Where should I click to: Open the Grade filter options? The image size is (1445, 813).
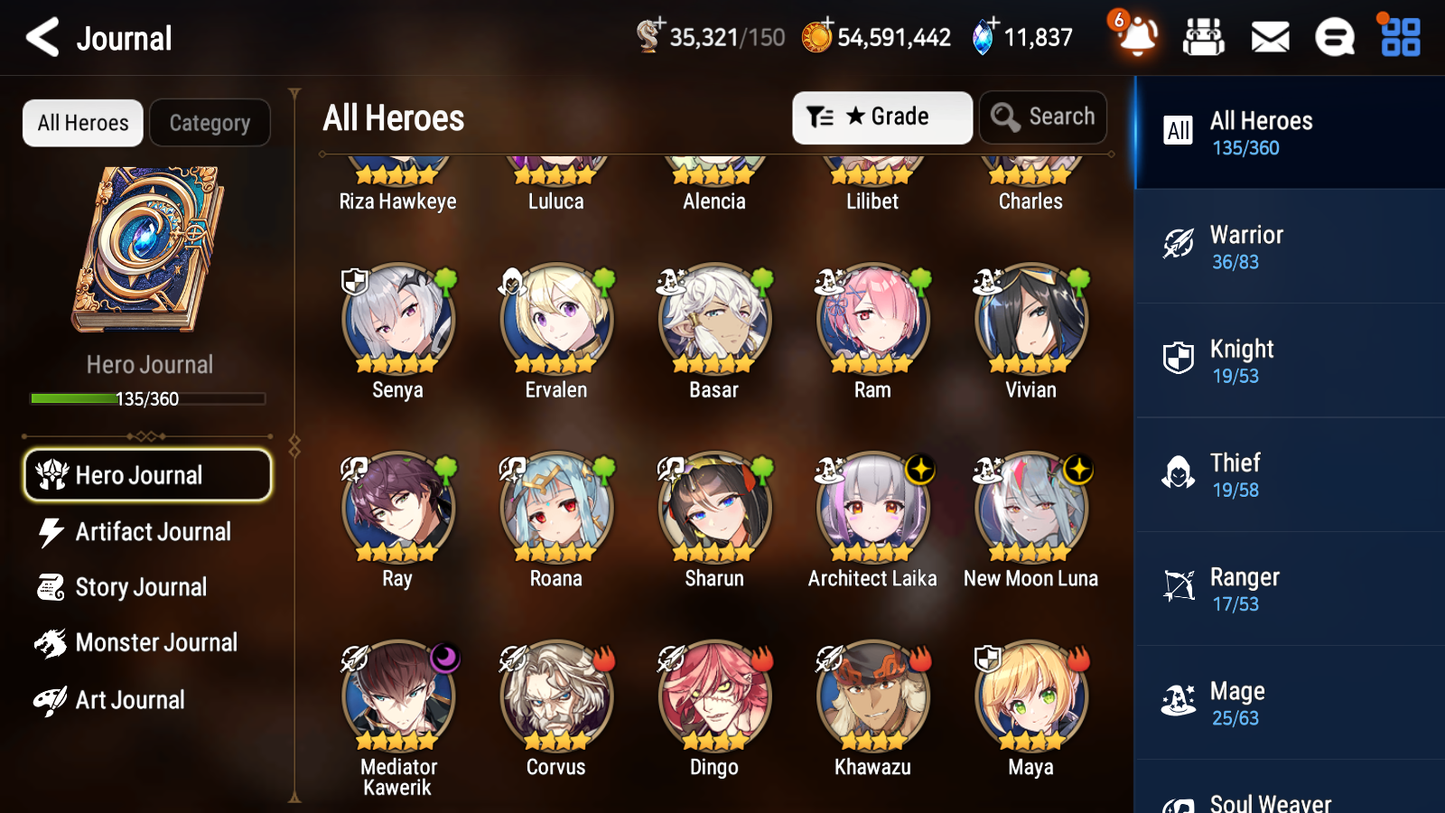tap(882, 117)
